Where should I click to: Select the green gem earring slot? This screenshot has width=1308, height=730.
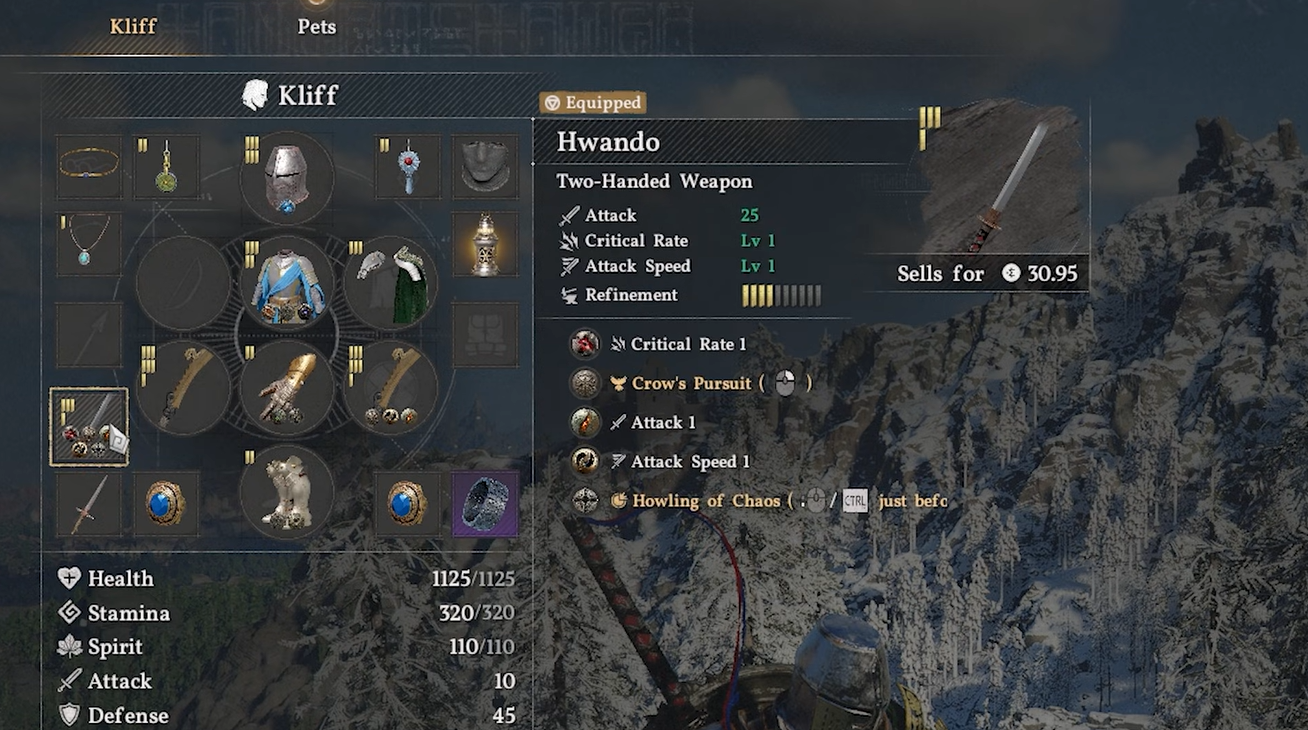[166, 166]
